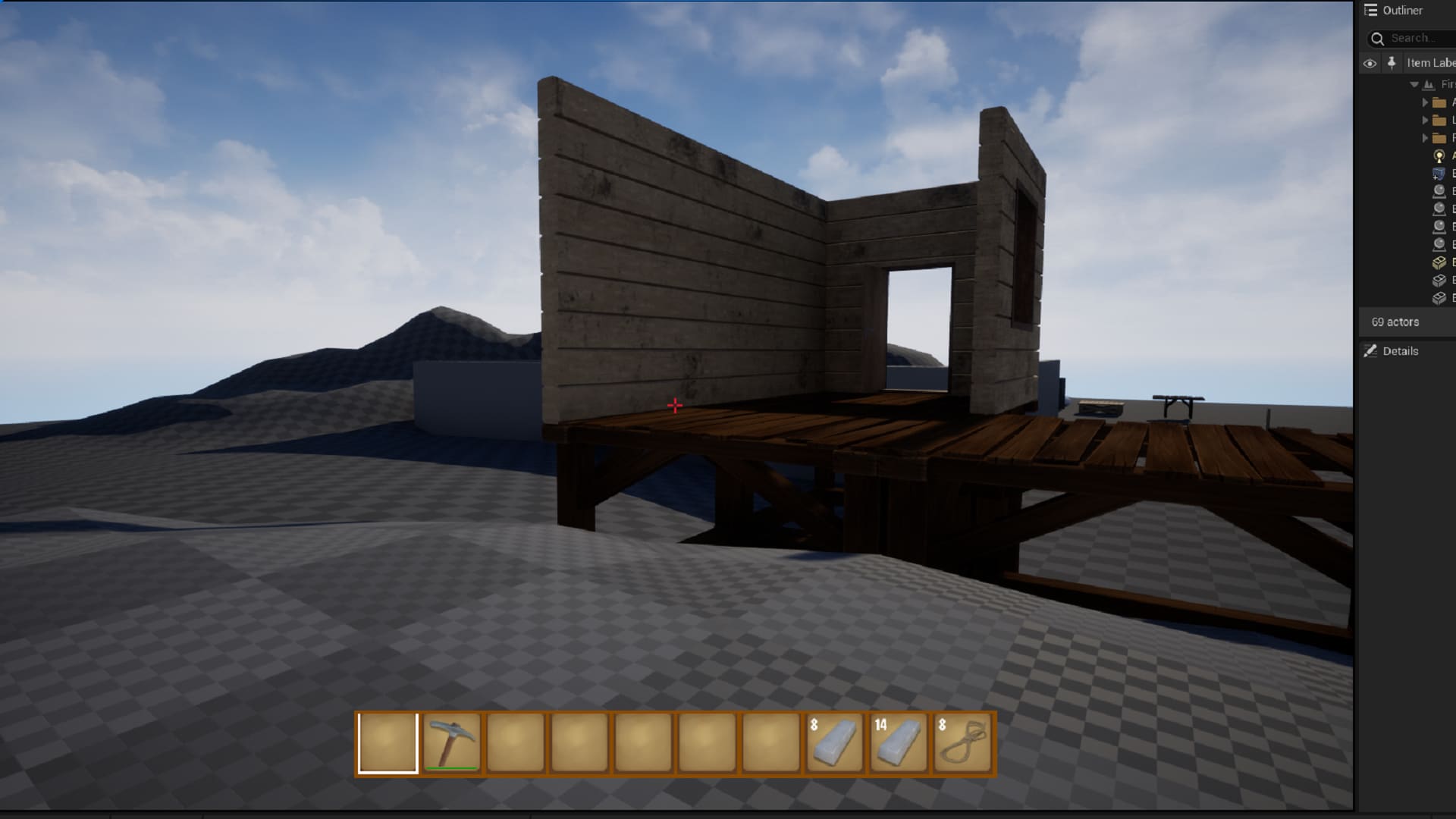Click the gold static mesh brick icon
This screenshot has height=819, width=1456.
1439,262
